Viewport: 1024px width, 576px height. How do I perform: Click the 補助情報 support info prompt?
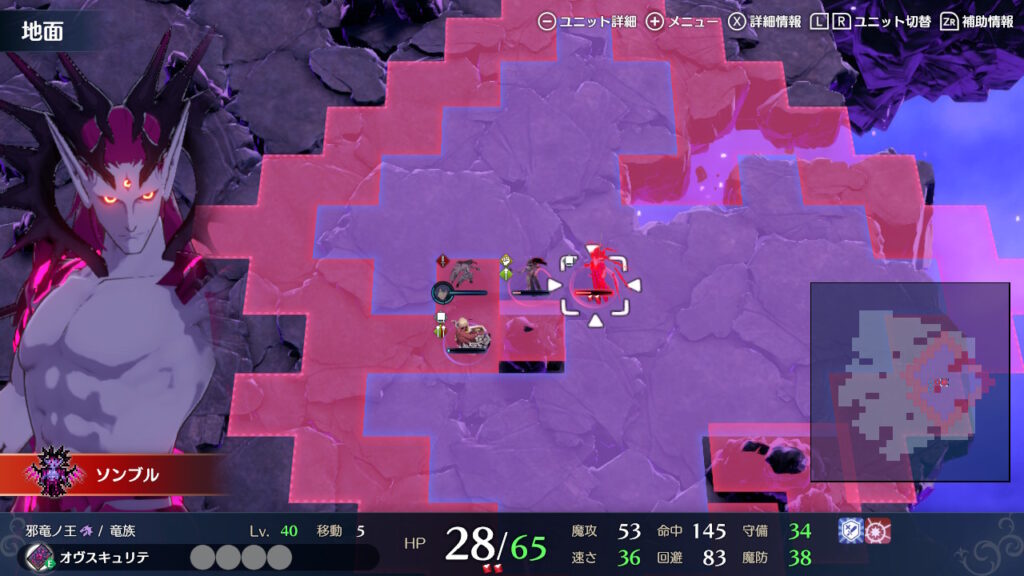(977, 21)
